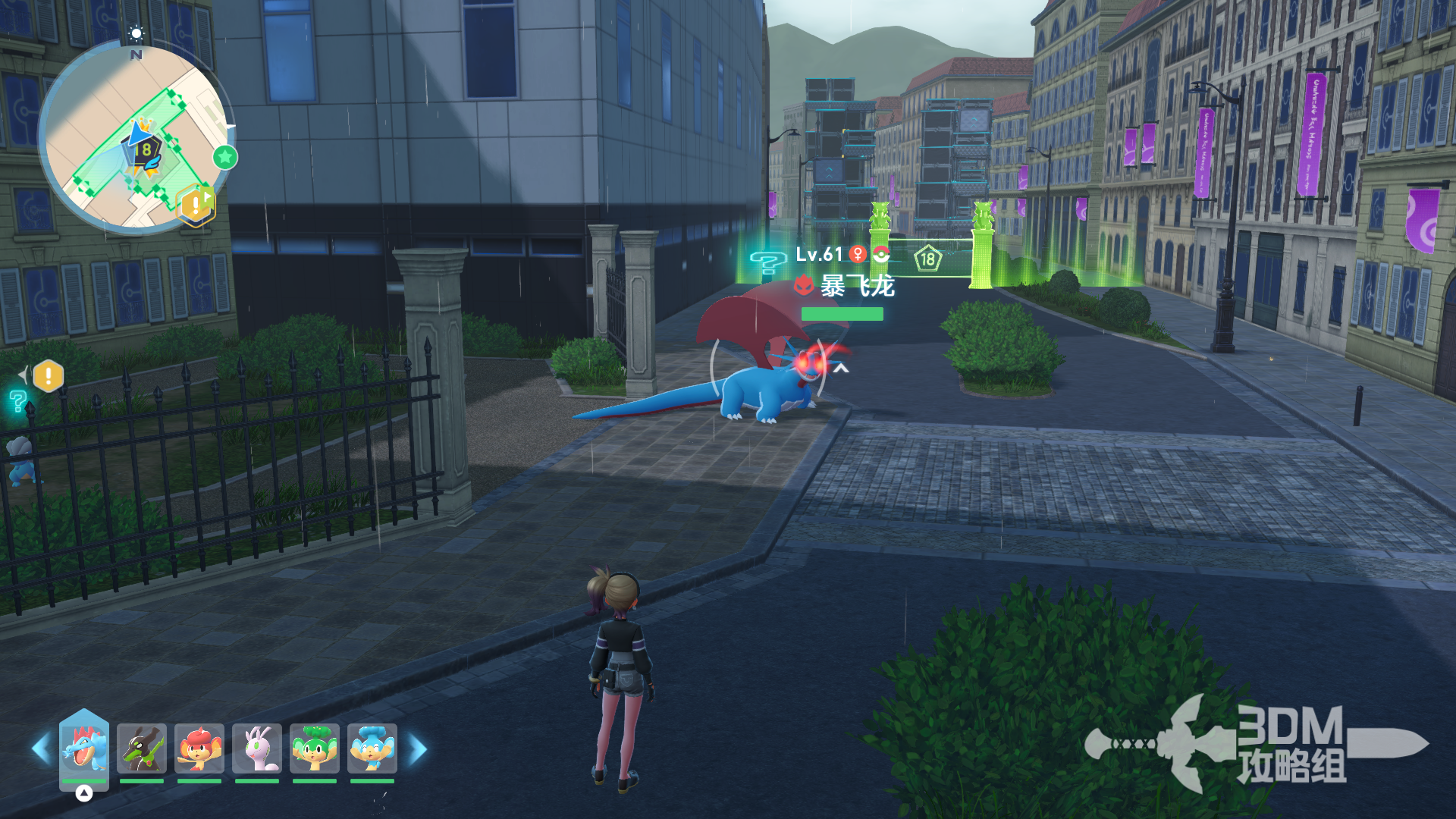
Task: Choose the Zygarde party slot
Action: click(142, 748)
